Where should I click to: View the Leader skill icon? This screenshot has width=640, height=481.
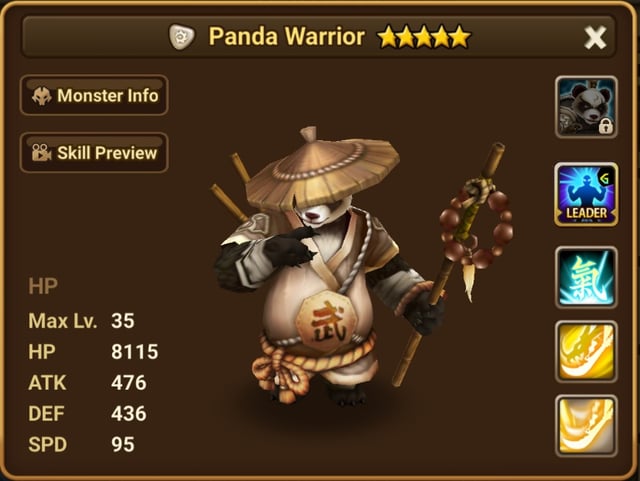[x=586, y=193]
